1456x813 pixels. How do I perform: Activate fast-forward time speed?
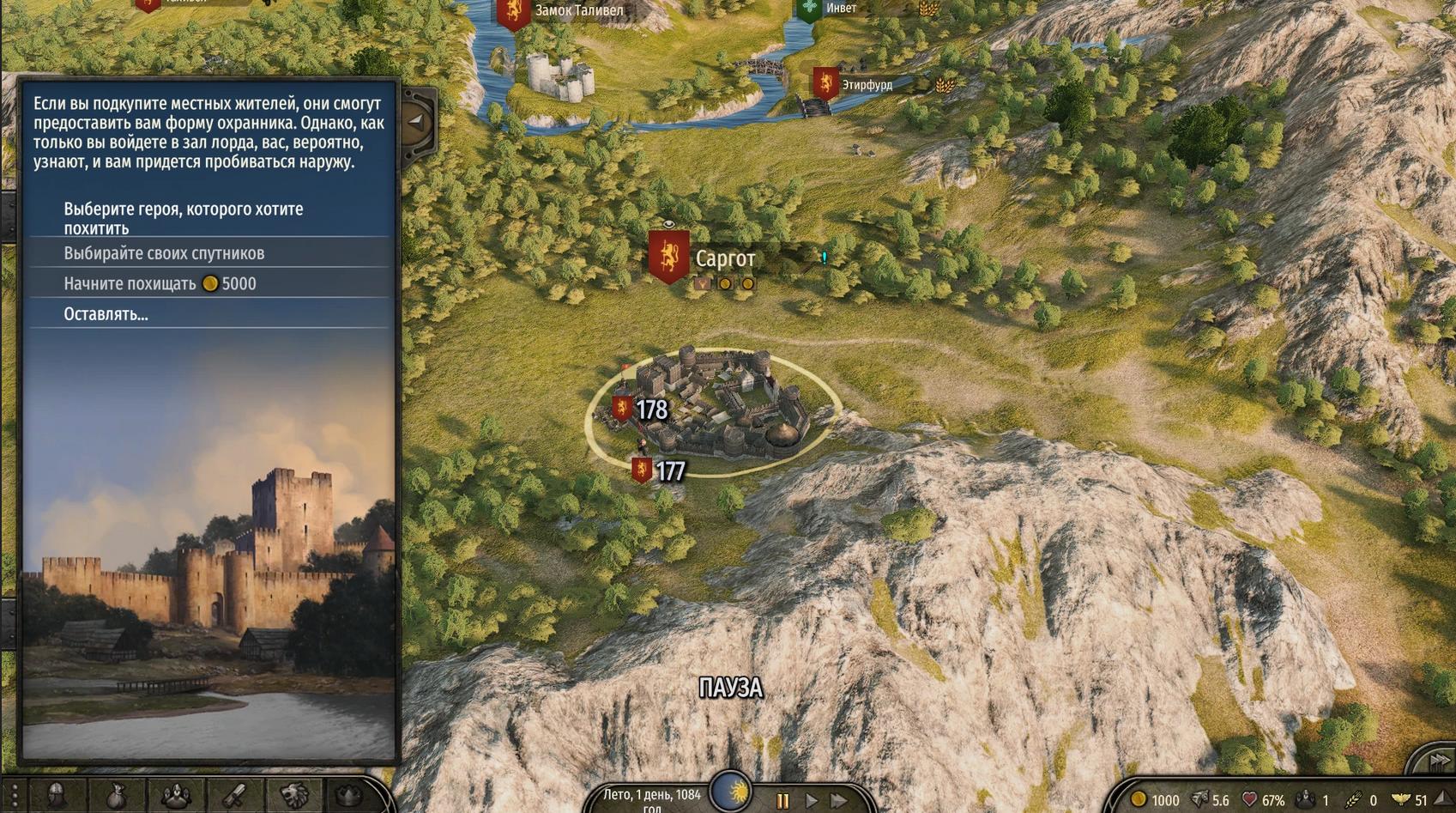click(x=838, y=801)
